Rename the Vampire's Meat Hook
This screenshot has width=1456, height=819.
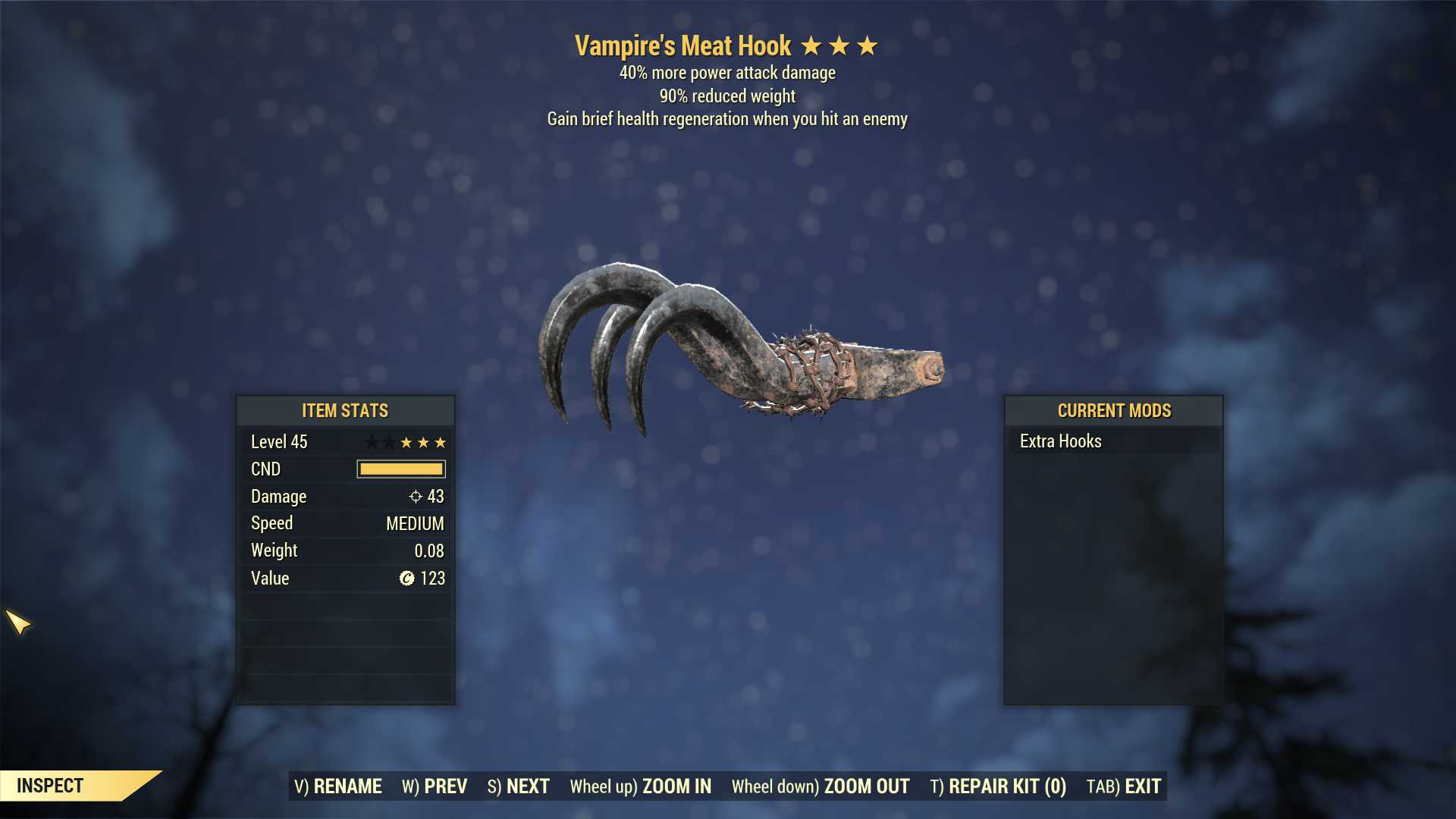click(x=338, y=786)
